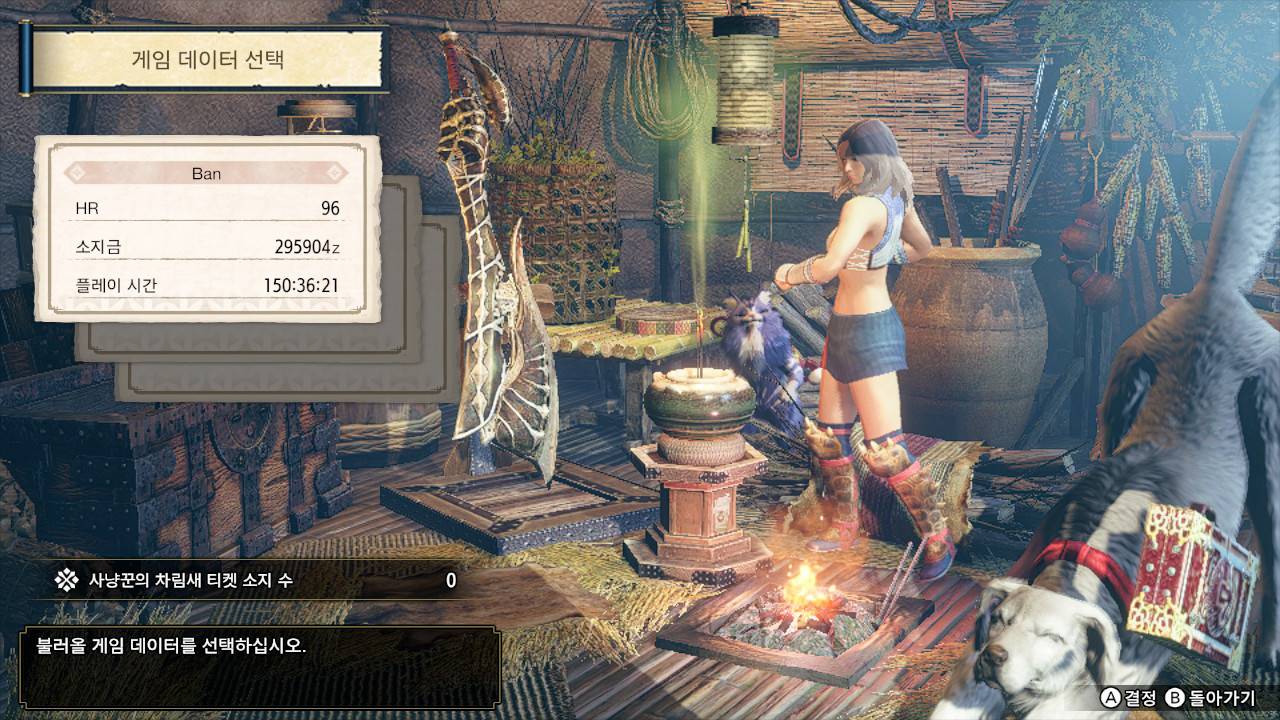Select the Ban save data slot

(207, 229)
